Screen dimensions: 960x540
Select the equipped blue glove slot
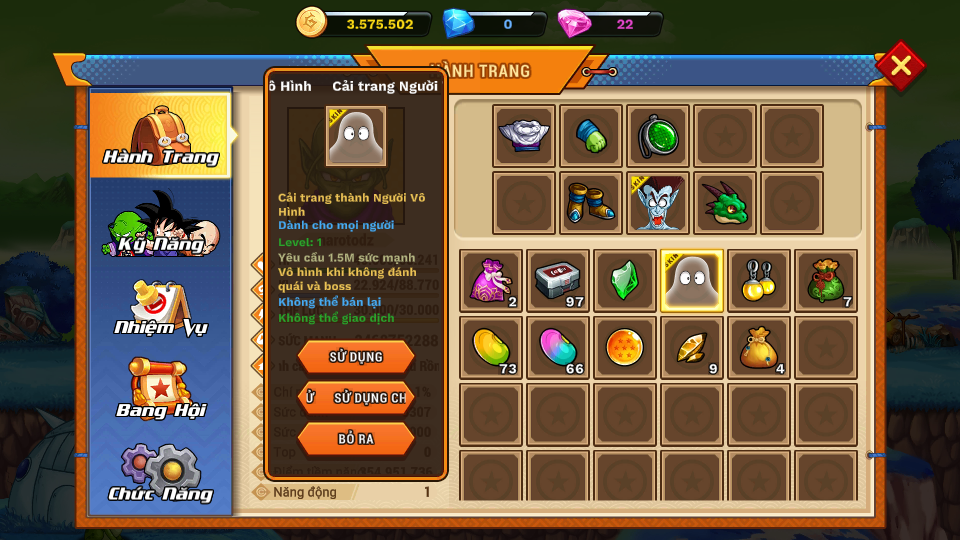pos(591,136)
